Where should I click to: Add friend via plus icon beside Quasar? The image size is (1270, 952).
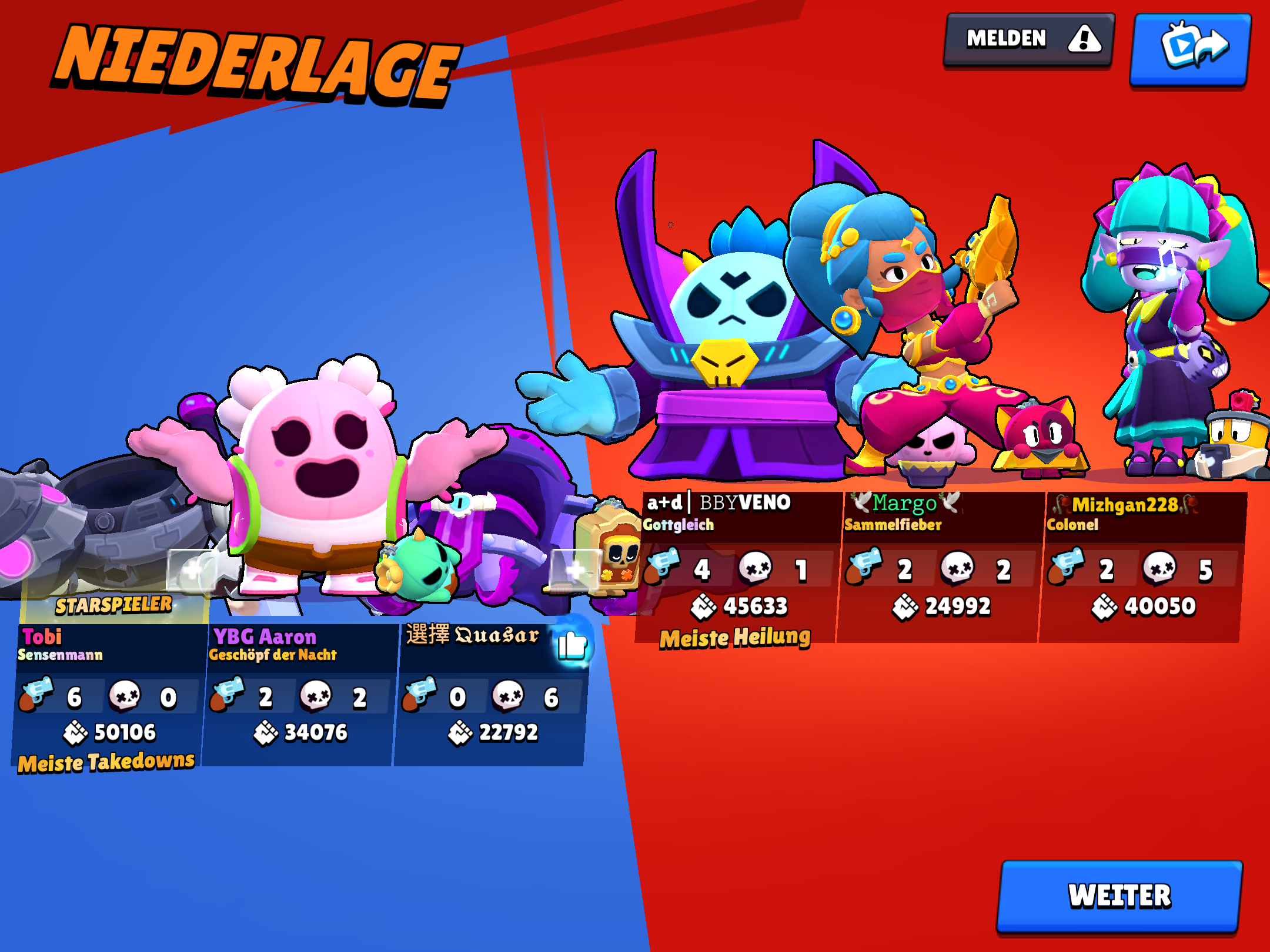point(574,569)
